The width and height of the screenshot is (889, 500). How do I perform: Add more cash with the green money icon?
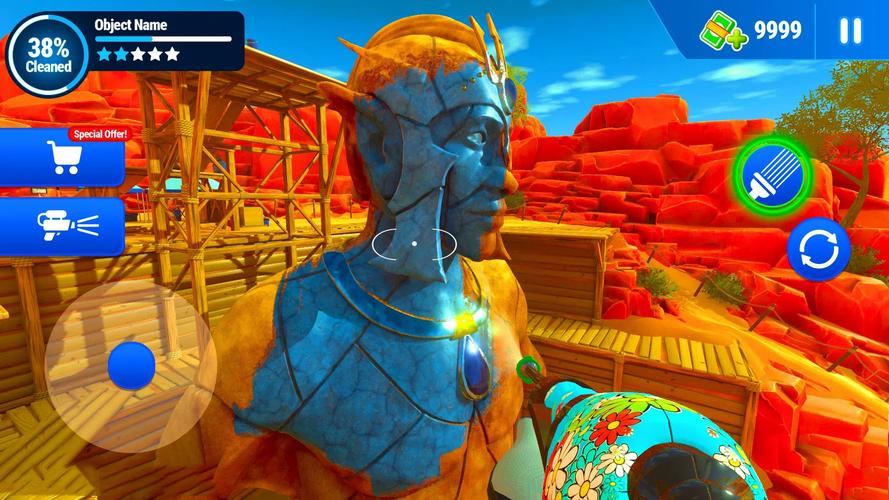coord(724,31)
